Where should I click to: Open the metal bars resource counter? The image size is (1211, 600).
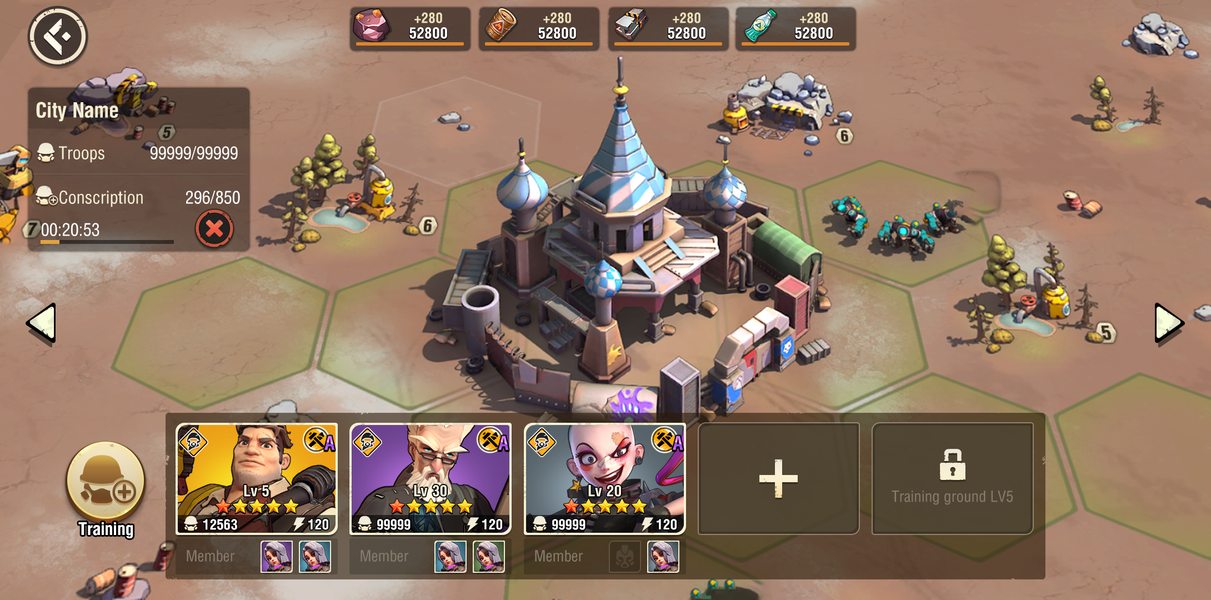point(668,27)
